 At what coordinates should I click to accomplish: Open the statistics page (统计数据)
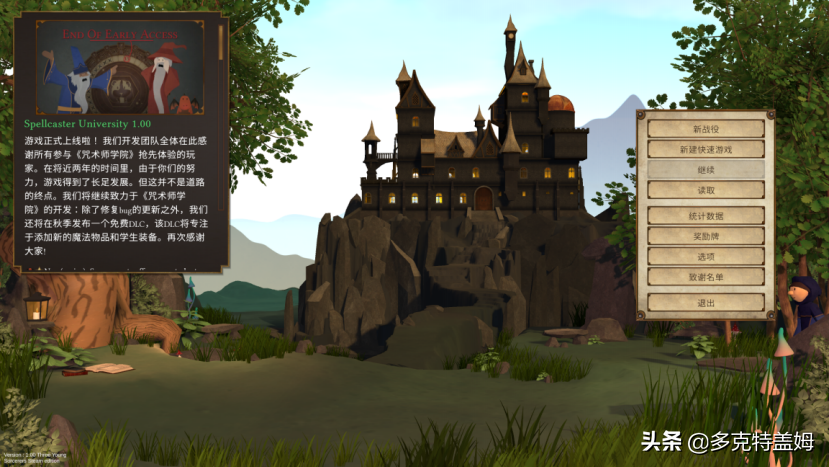point(705,215)
